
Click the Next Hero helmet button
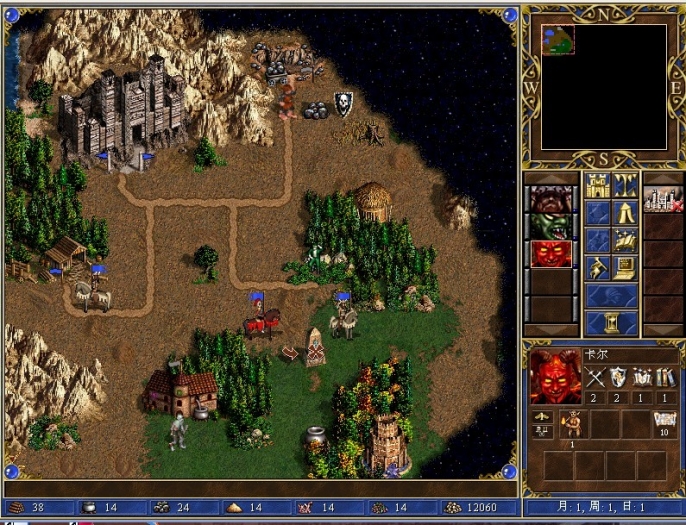point(611,295)
